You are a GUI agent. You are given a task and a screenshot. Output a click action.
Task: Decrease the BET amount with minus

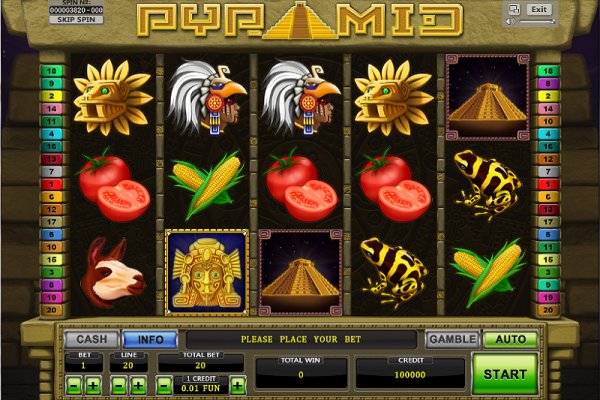point(75,384)
